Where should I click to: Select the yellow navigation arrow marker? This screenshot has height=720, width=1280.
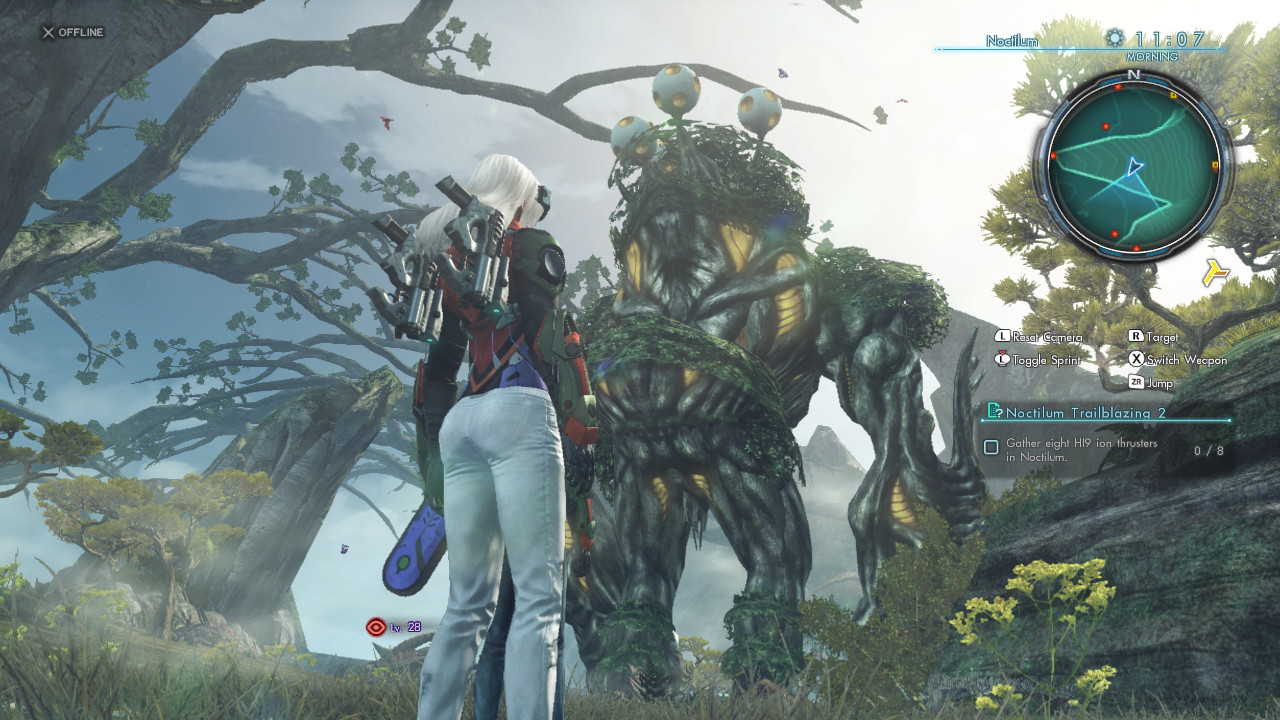tap(1215, 271)
